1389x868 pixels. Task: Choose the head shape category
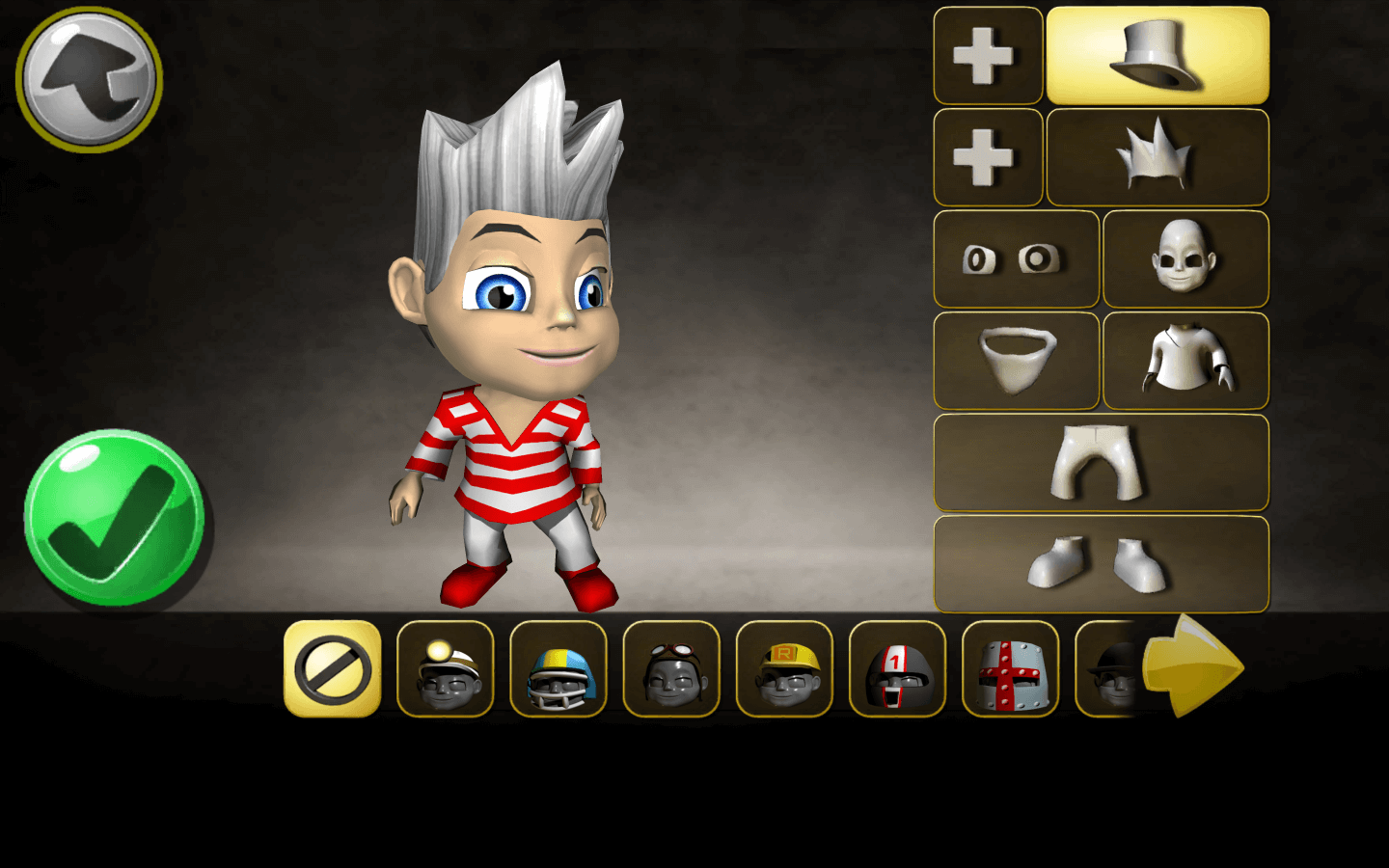pos(1185,259)
